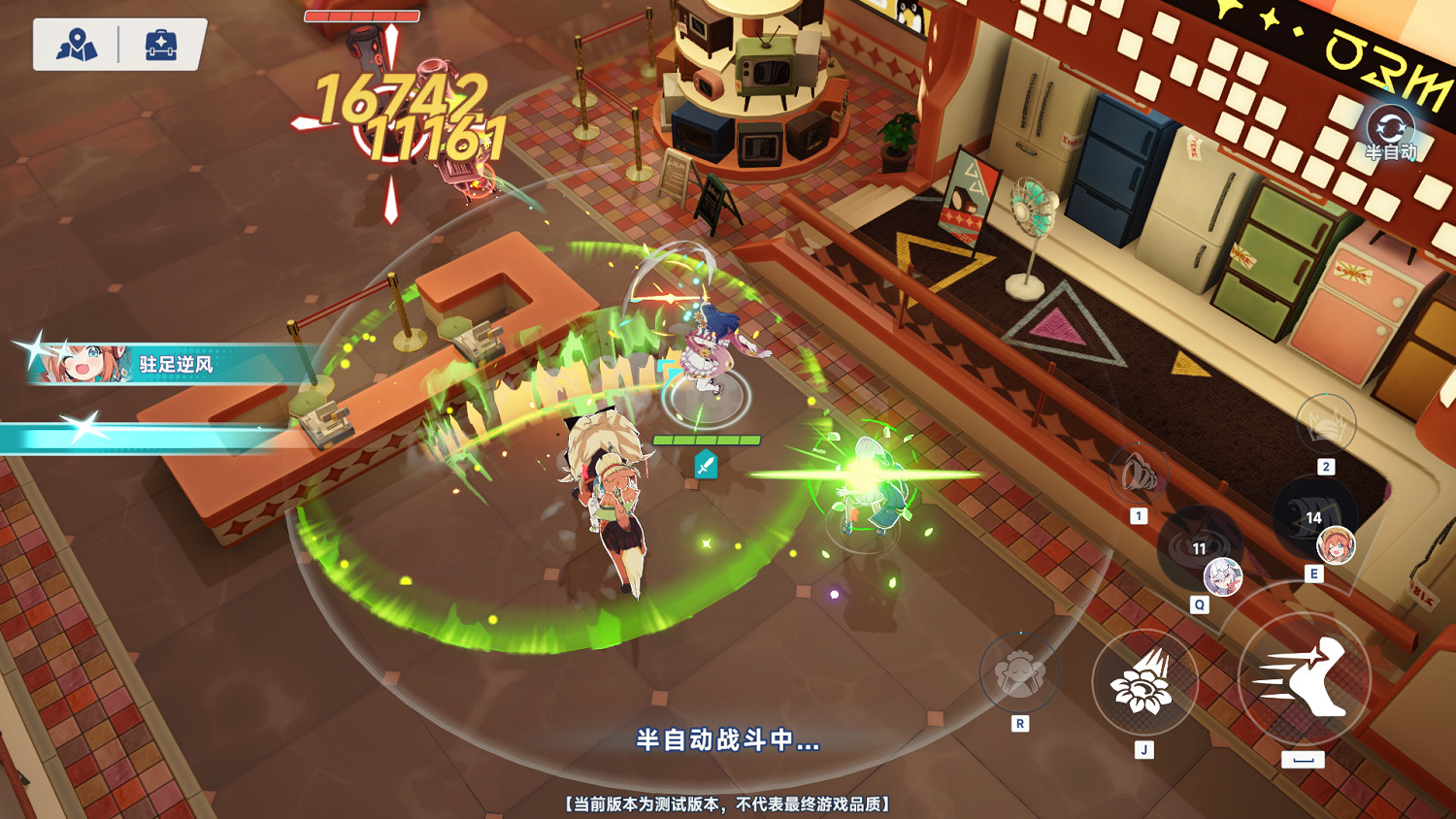Click the 半自动战斗中 status text
This screenshot has width=1456, height=819.
point(726,742)
